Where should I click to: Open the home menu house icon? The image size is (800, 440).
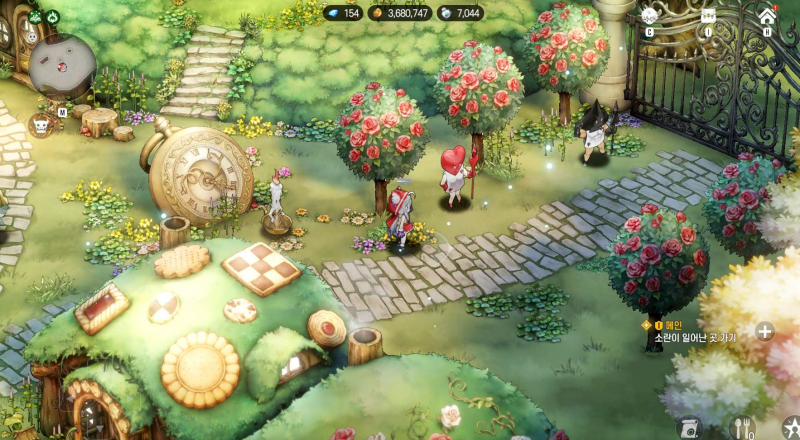(767, 16)
